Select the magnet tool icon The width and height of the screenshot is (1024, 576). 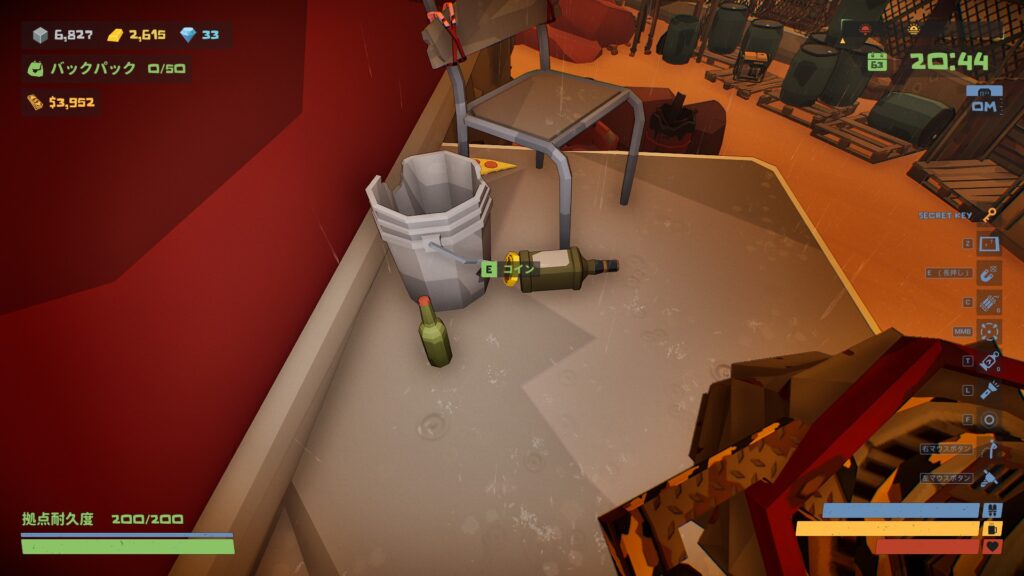[989, 273]
